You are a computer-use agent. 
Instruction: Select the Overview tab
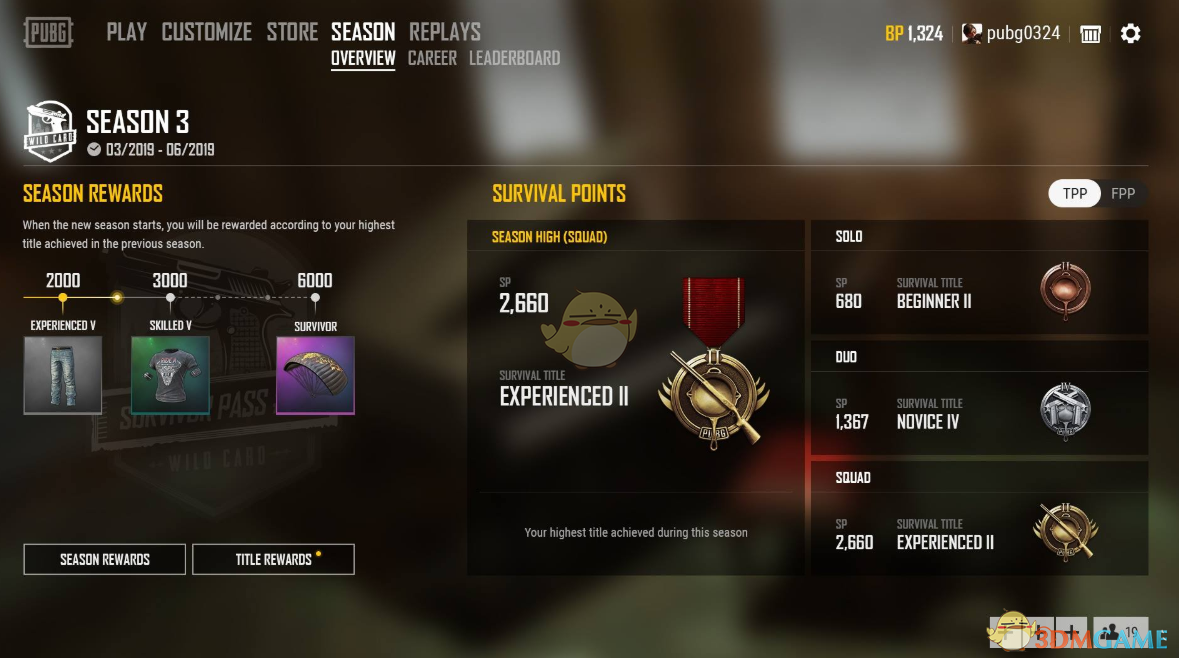[x=363, y=58]
